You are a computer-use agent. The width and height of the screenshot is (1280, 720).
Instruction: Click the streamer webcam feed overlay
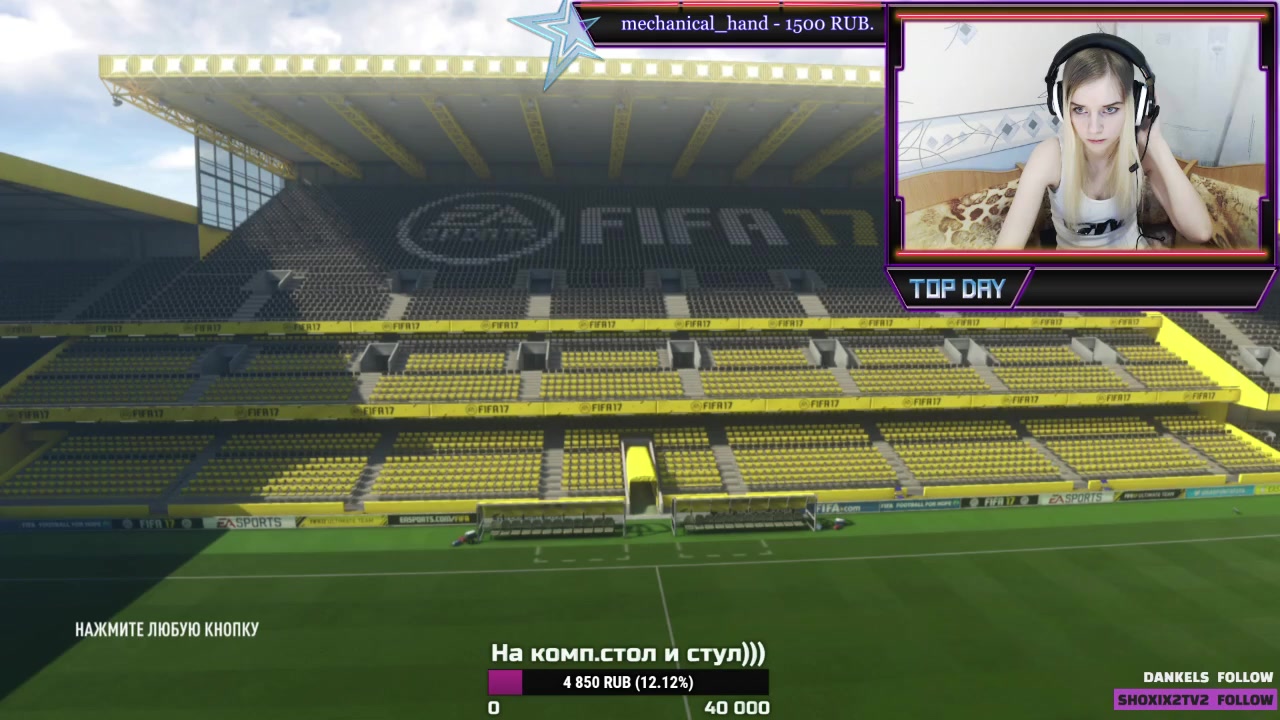point(1080,135)
